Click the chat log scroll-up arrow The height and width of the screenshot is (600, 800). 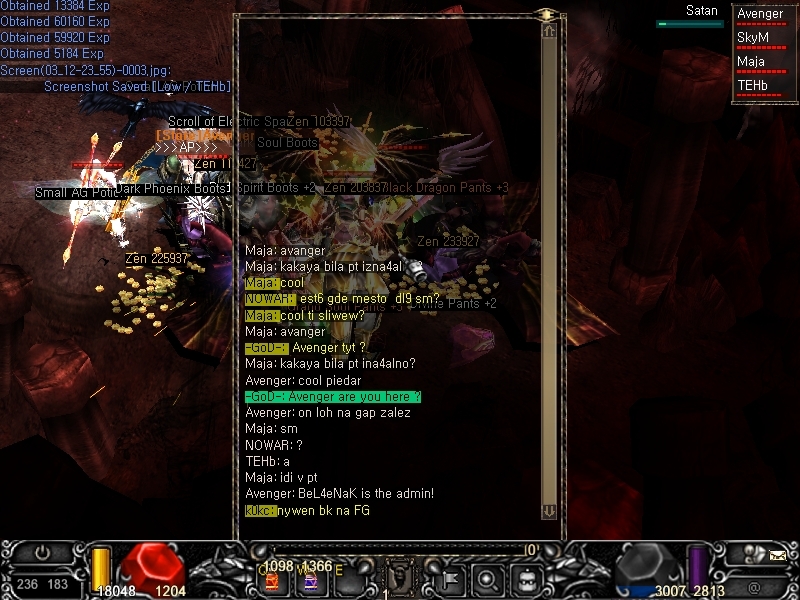click(548, 32)
